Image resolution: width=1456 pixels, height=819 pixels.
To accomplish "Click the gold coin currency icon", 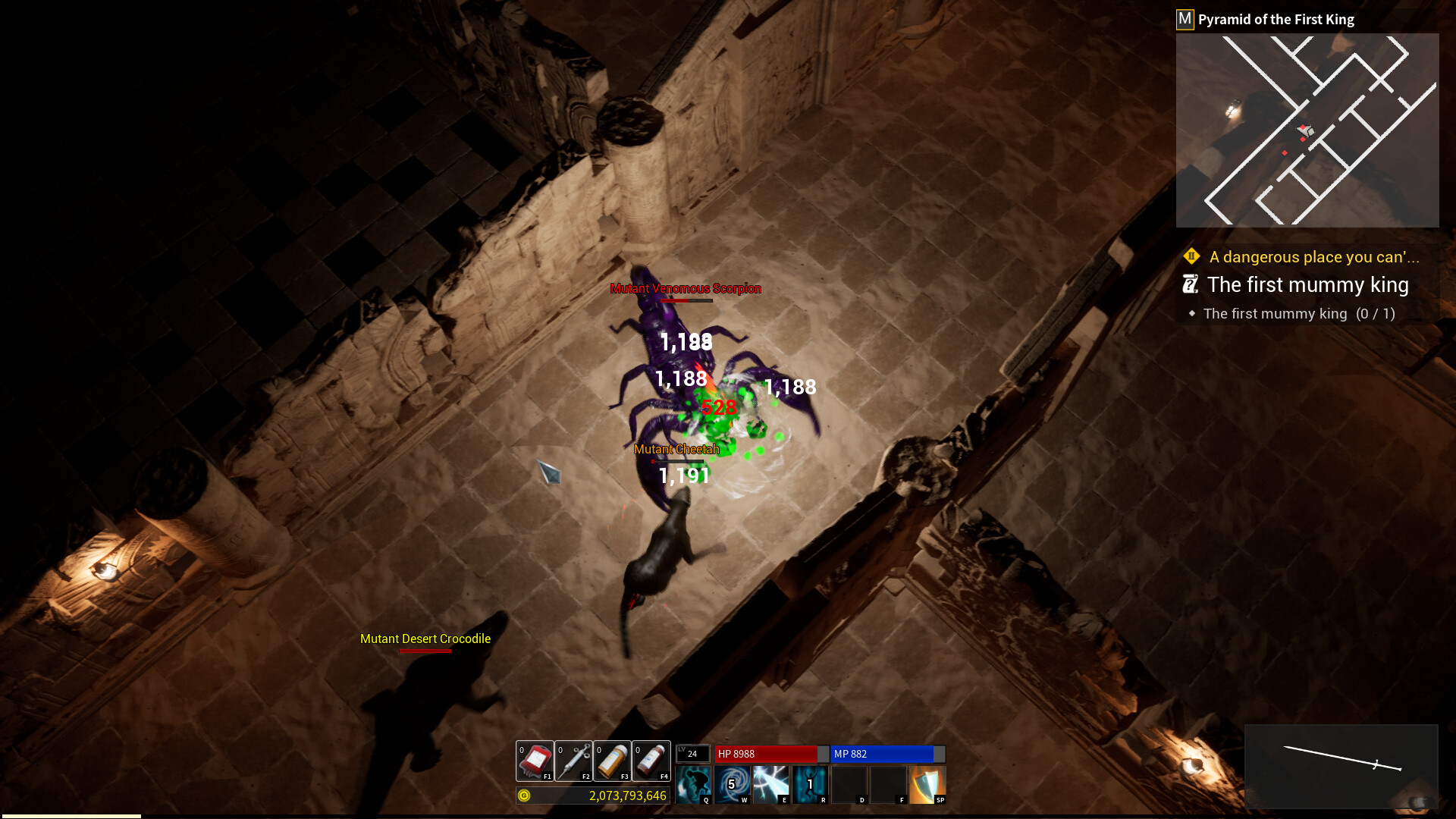I will [523, 796].
